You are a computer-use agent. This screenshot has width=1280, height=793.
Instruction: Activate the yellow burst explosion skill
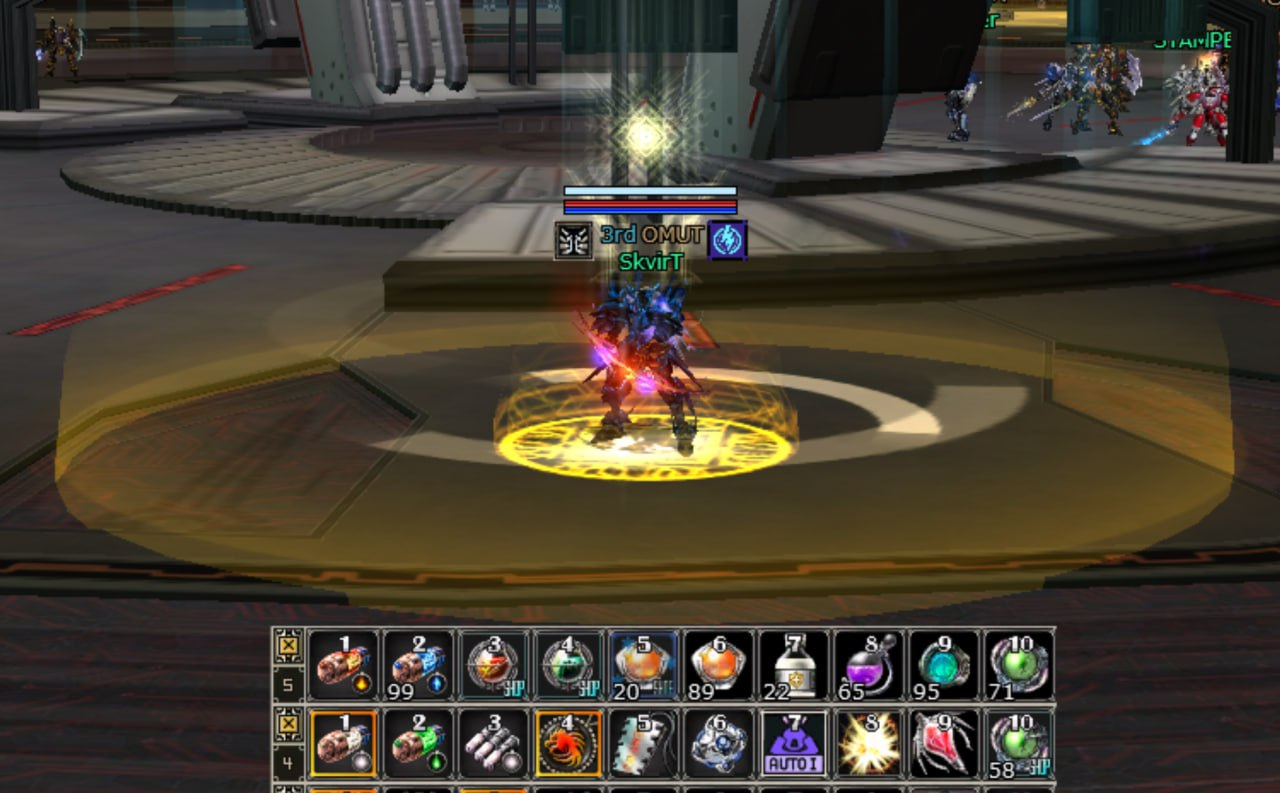869,744
